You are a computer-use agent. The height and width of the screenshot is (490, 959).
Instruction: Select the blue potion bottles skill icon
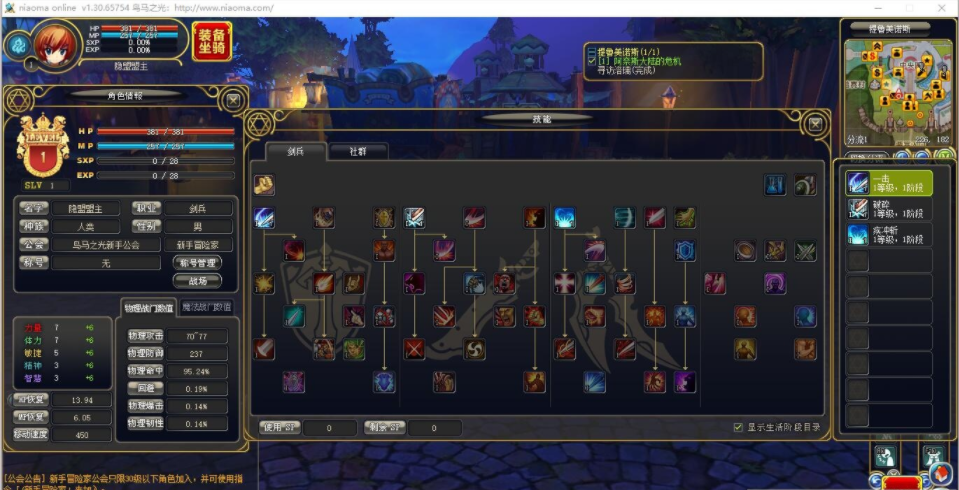pyautogui.click(x=775, y=185)
